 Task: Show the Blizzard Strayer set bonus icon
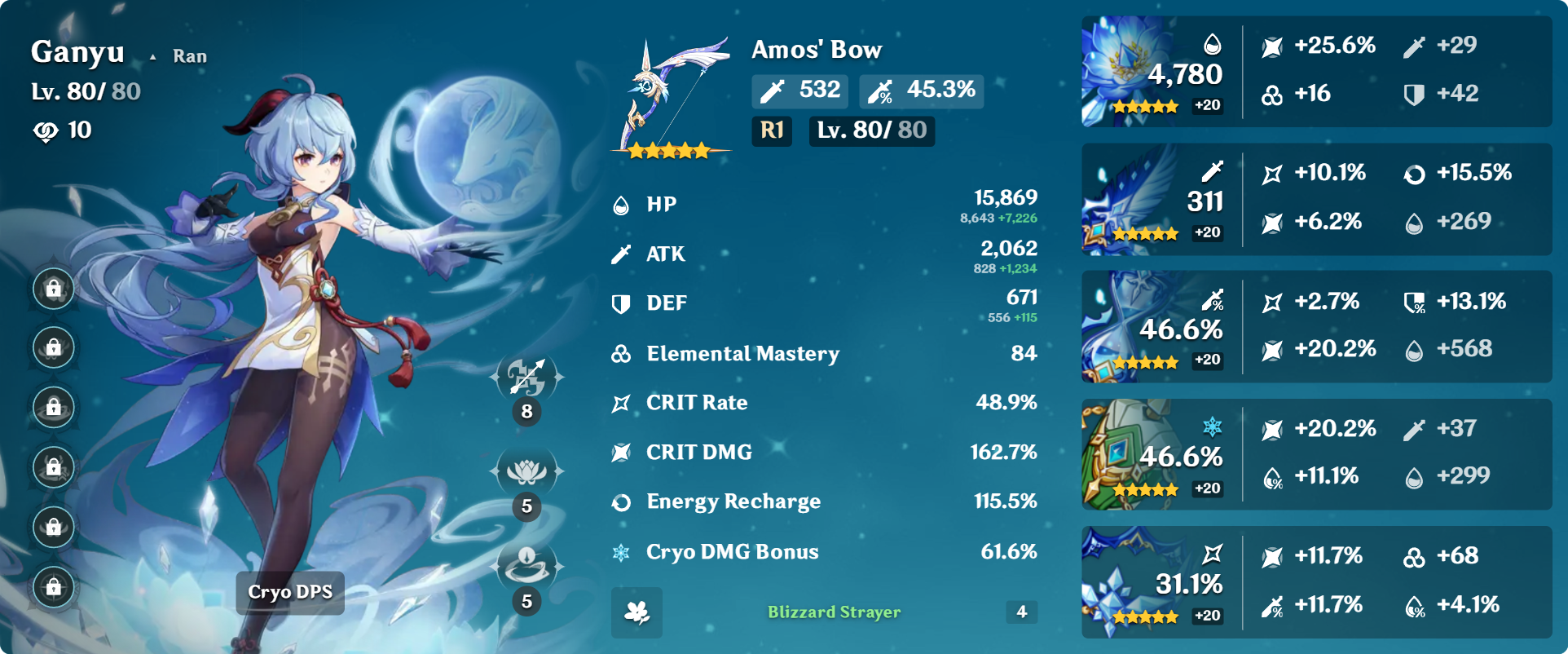636,612
